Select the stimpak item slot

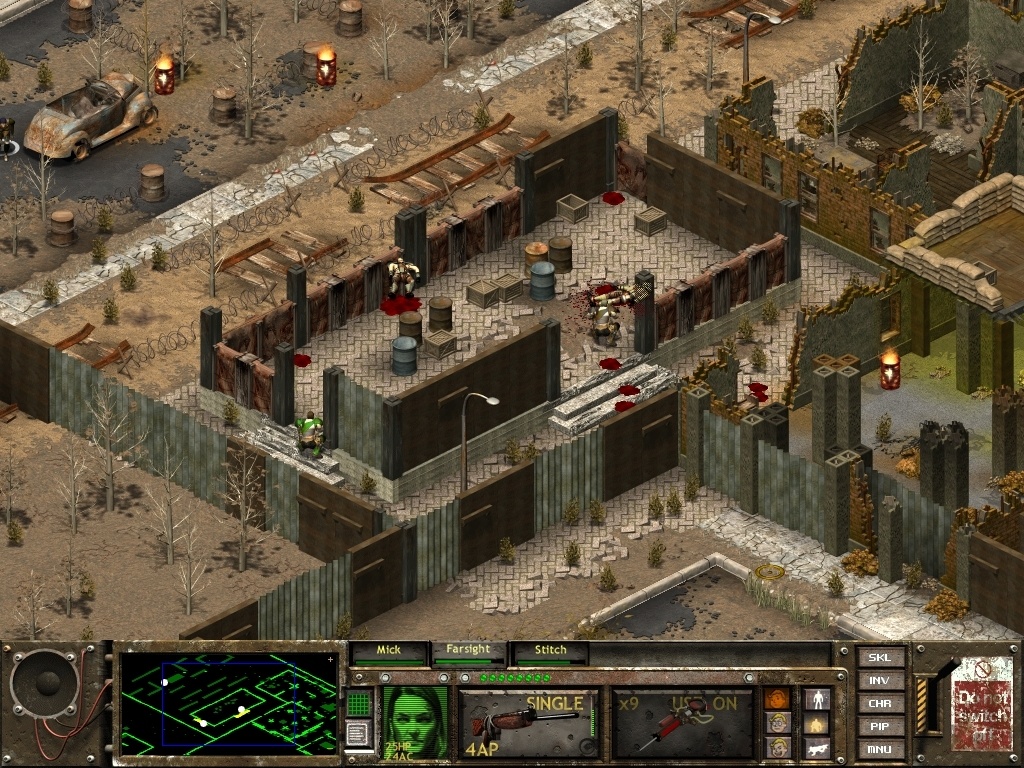[683, 722]
